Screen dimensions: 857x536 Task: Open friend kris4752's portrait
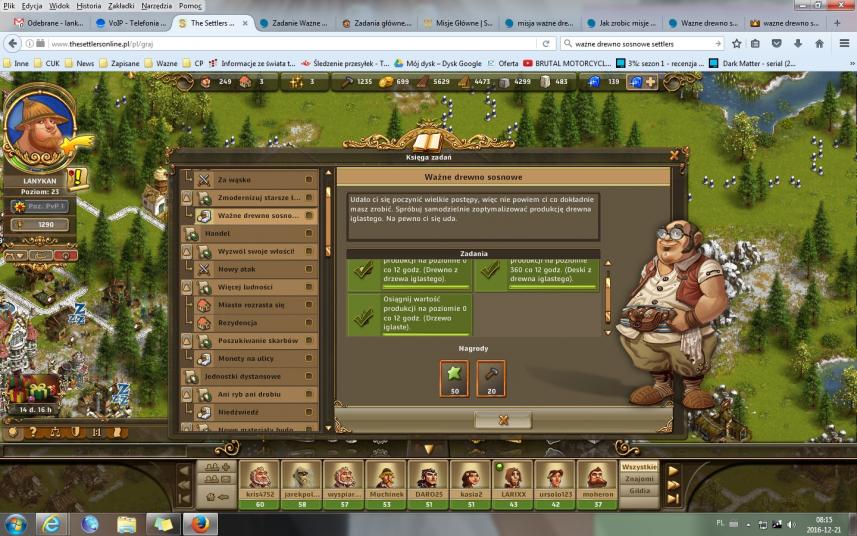click(x=259, y=478)
